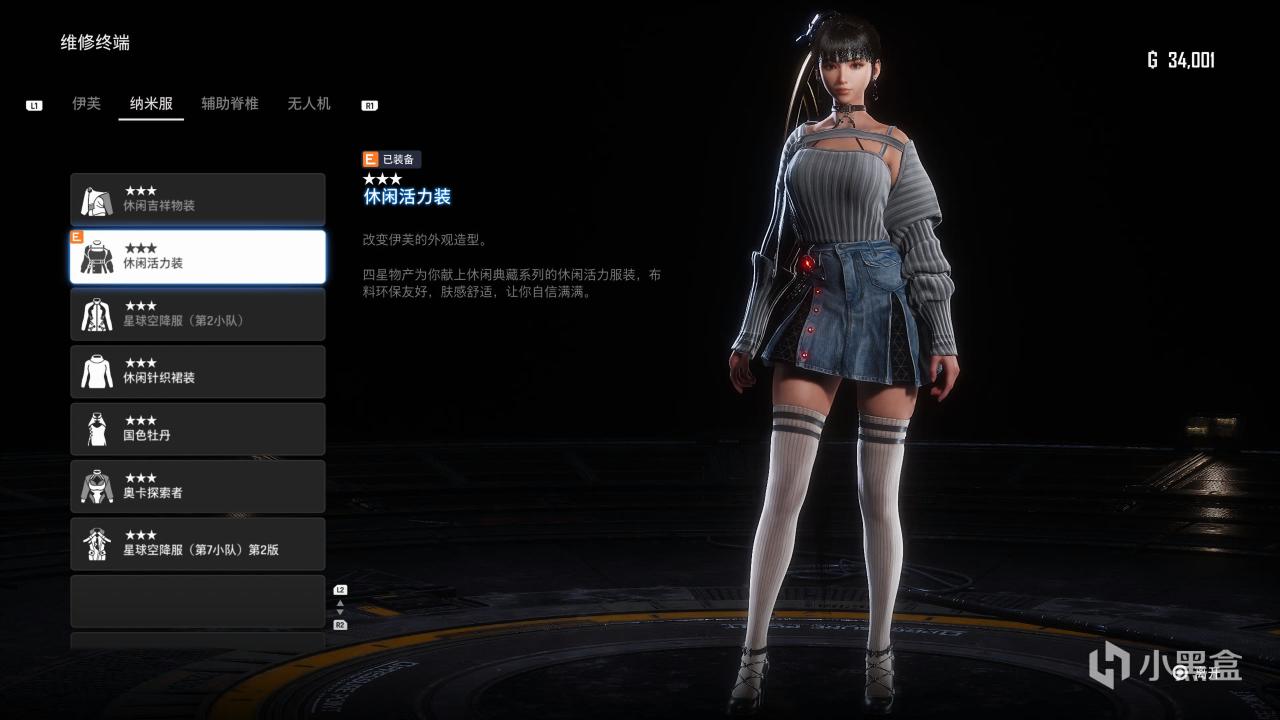The image size is (1280, 720).
Task: Click the G currency icon beside 34,001
Action: point(1152,58)
